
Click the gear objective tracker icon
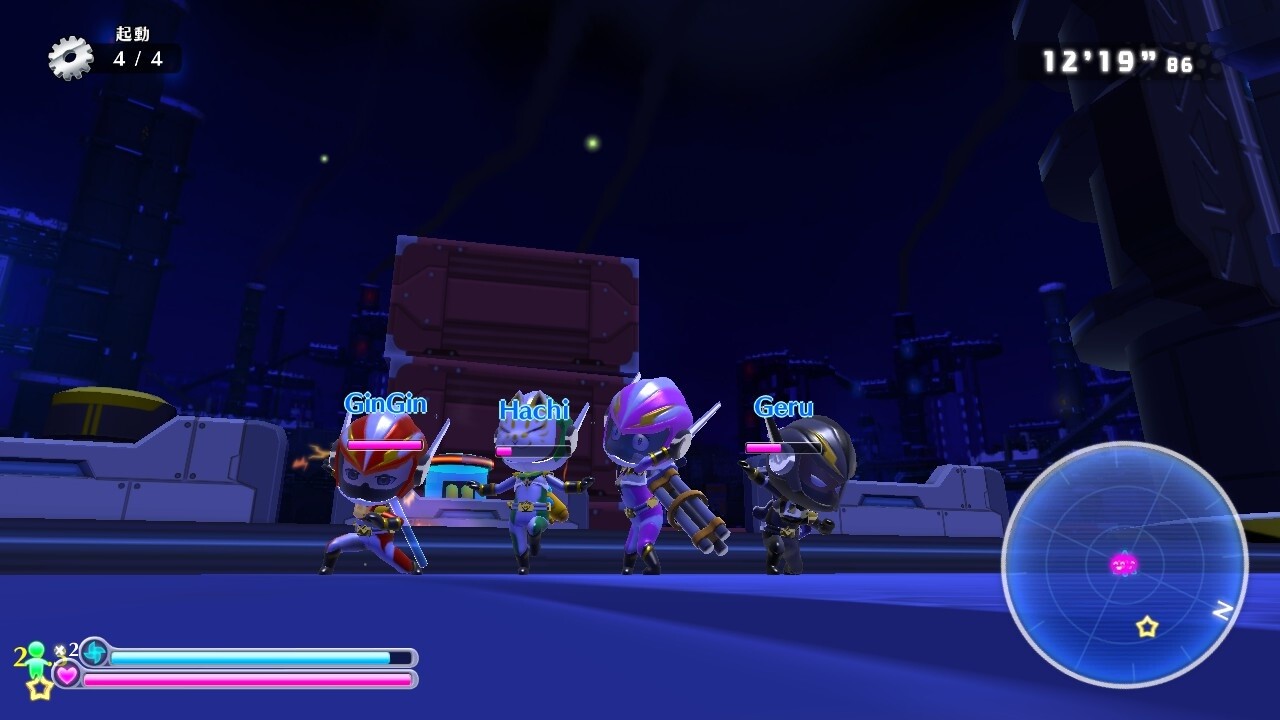[70, 58]
